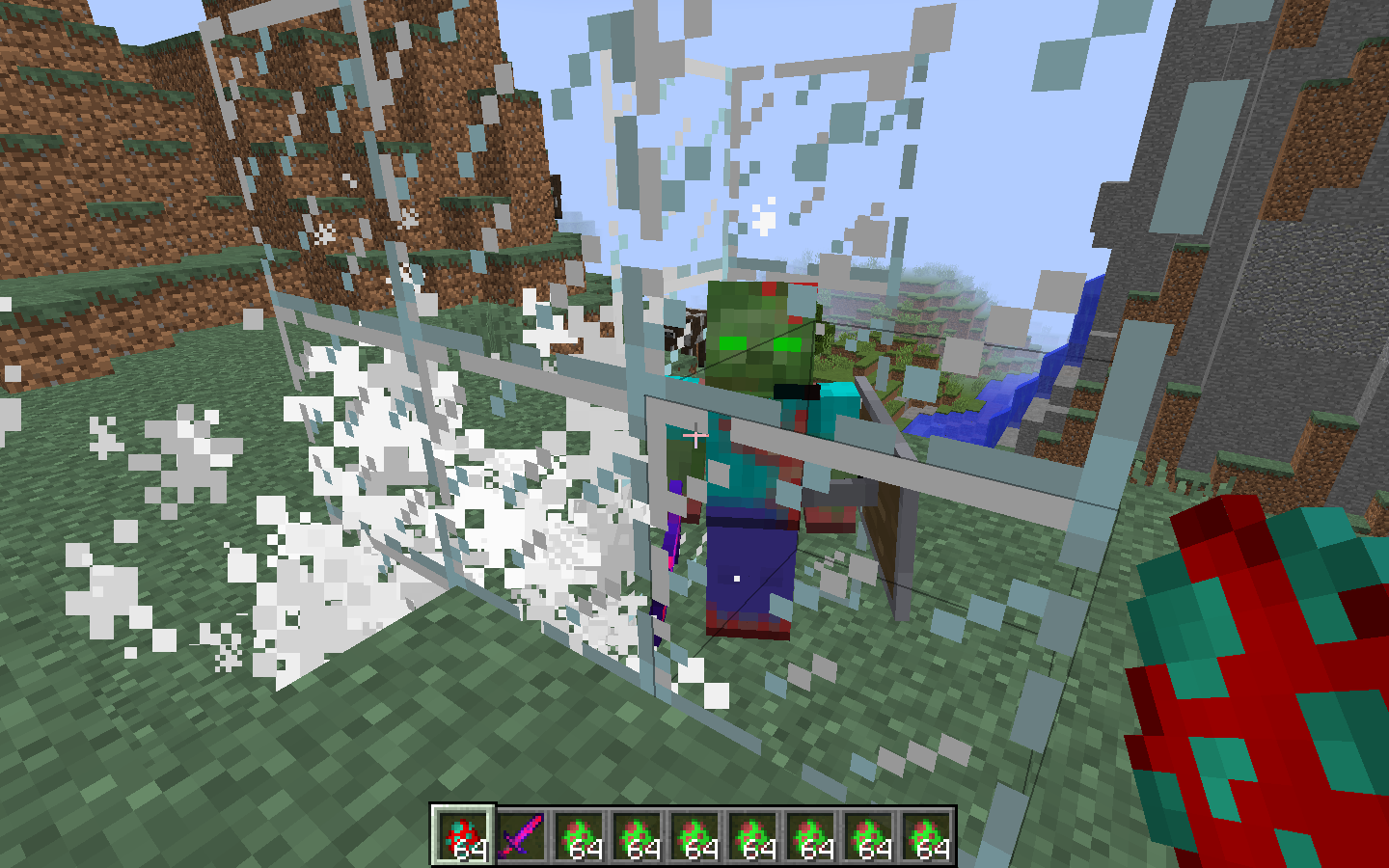Click the crosshair at screen center
Image resolution: width=1389 pixels, height=868 pixels.
tap(694, 436)
